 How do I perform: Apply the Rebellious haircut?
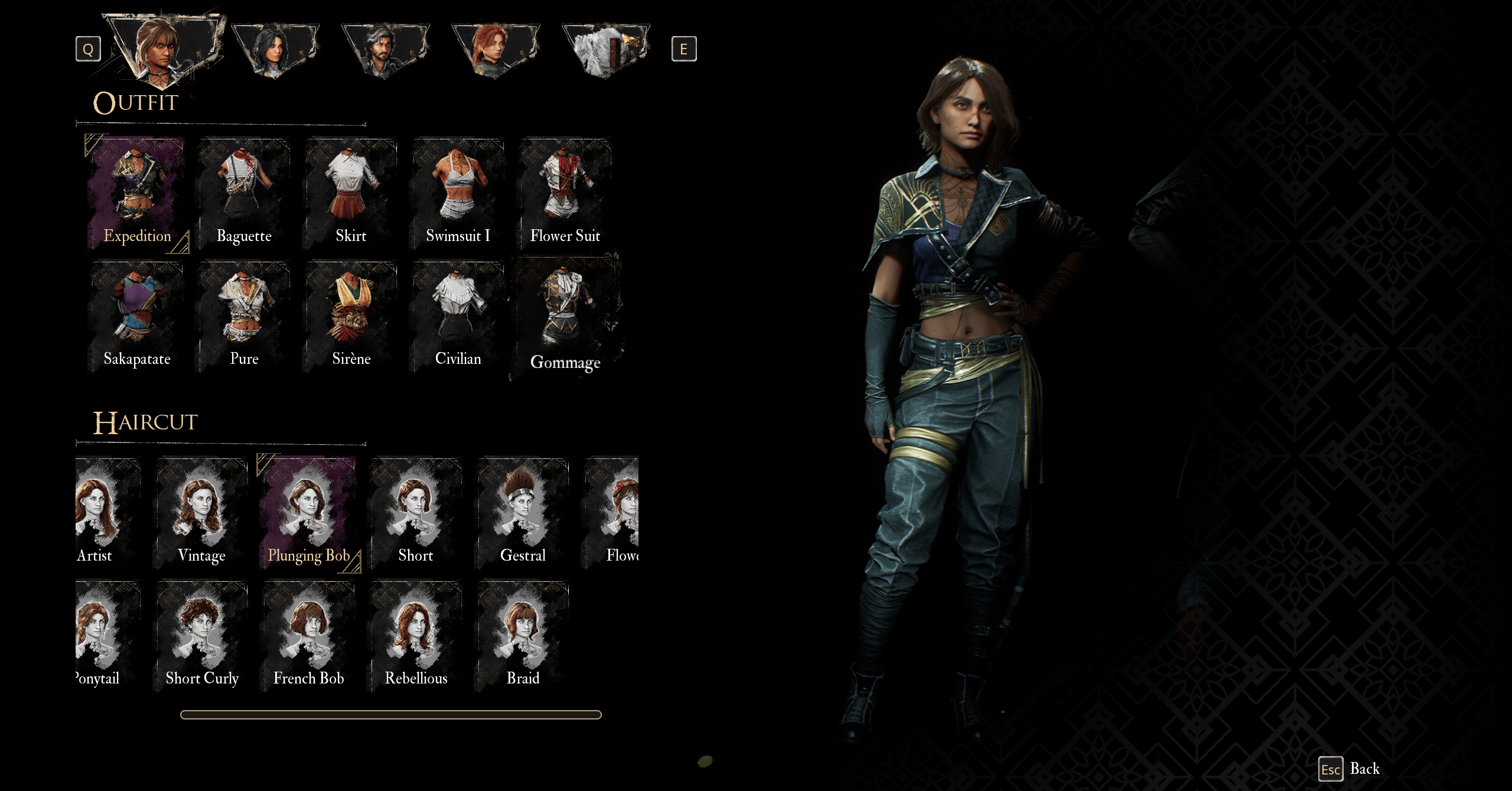[416, 636]
